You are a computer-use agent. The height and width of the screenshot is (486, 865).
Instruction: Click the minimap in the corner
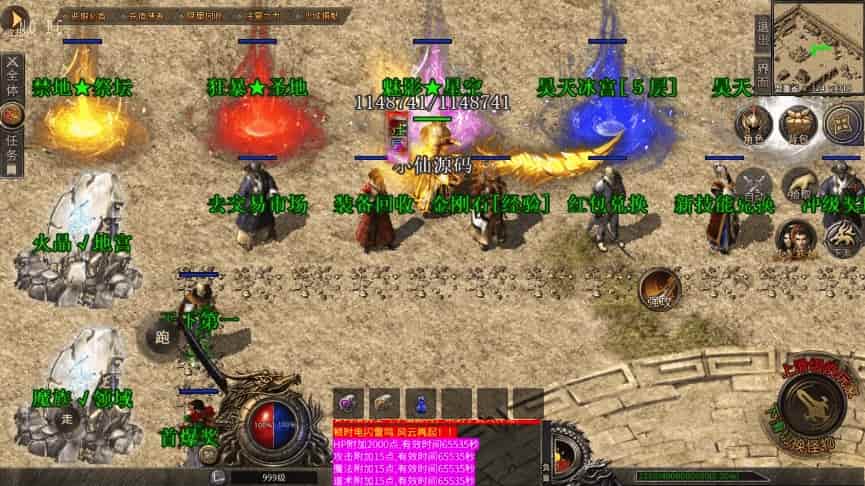pos(819,45)
